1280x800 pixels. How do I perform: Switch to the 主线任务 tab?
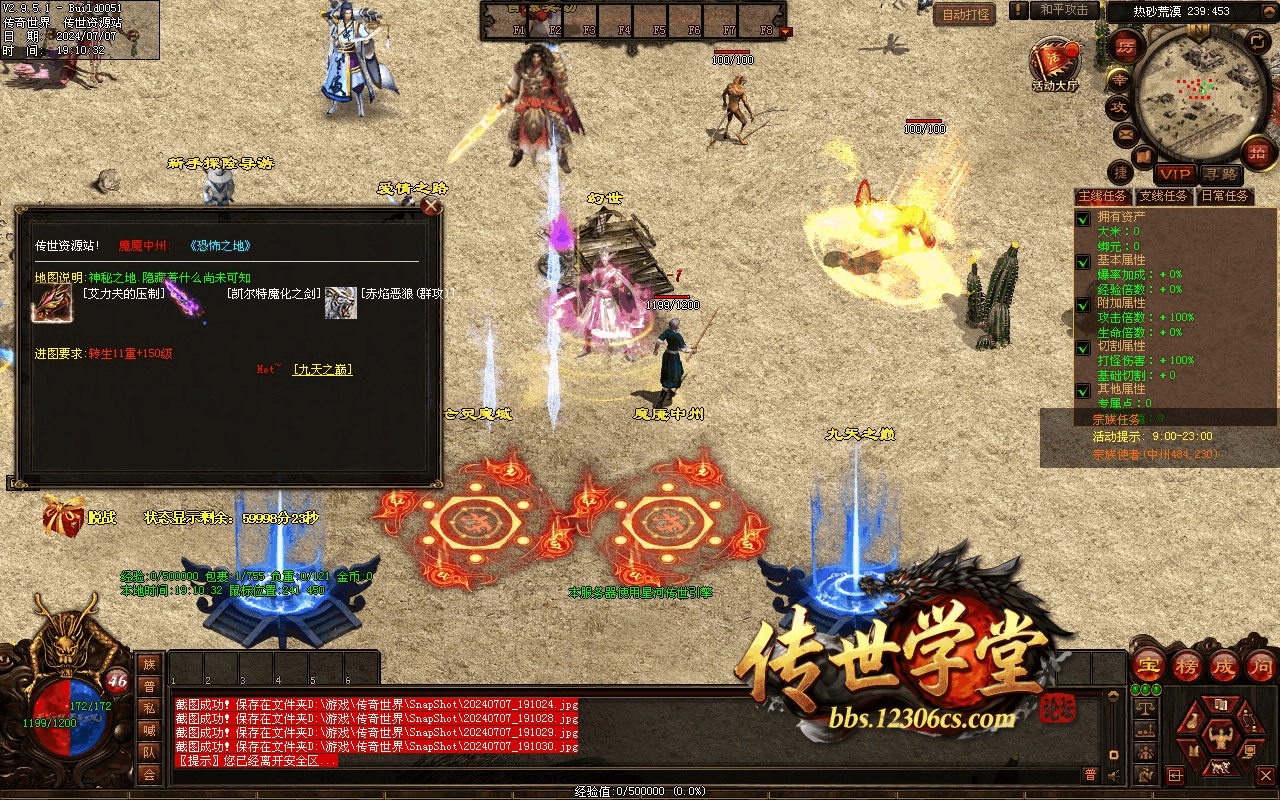pyautogui.click(x=1102, y=196)
